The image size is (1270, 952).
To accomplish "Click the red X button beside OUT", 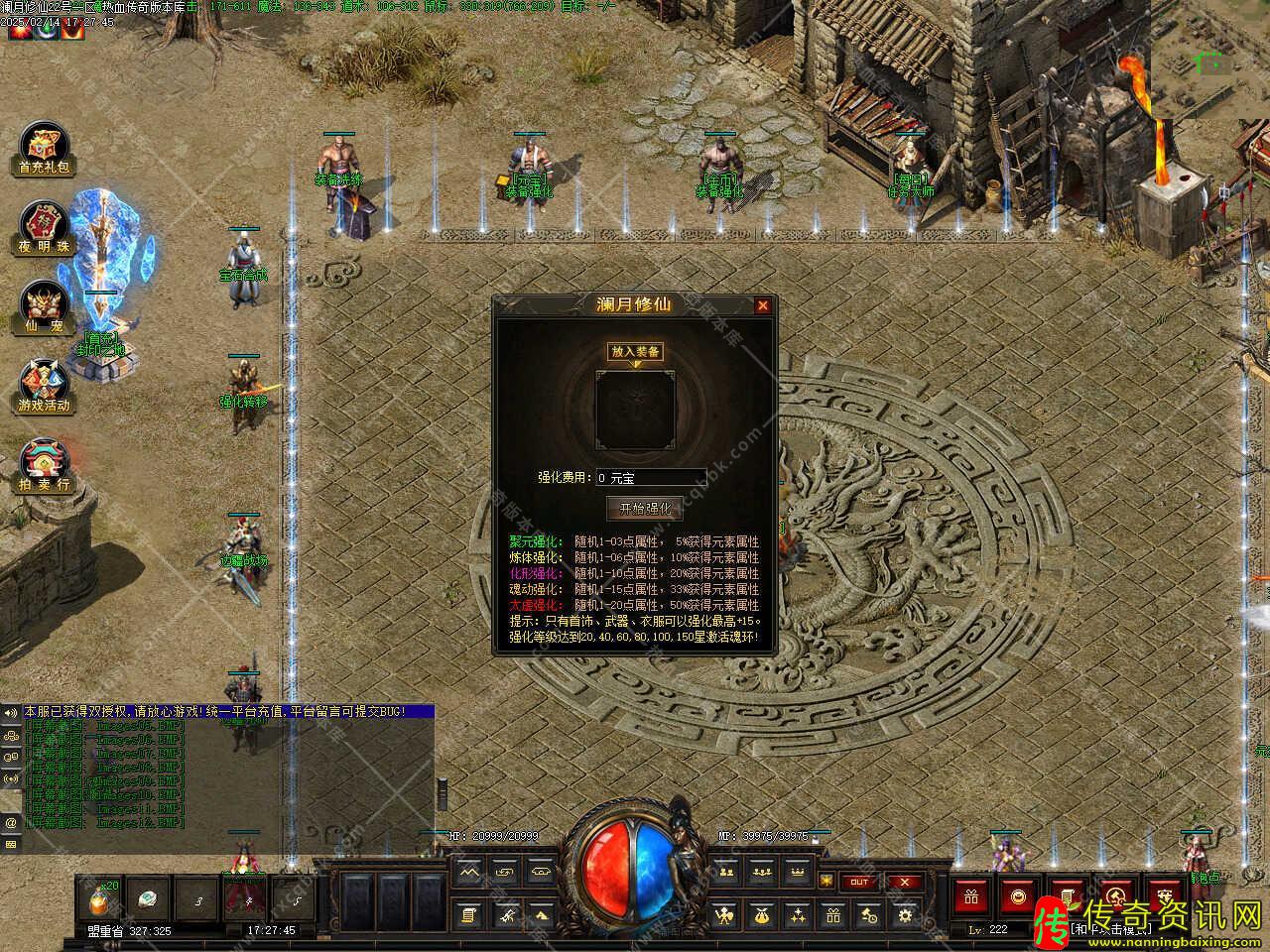I will pyautogui.click(x=904, y=882).
